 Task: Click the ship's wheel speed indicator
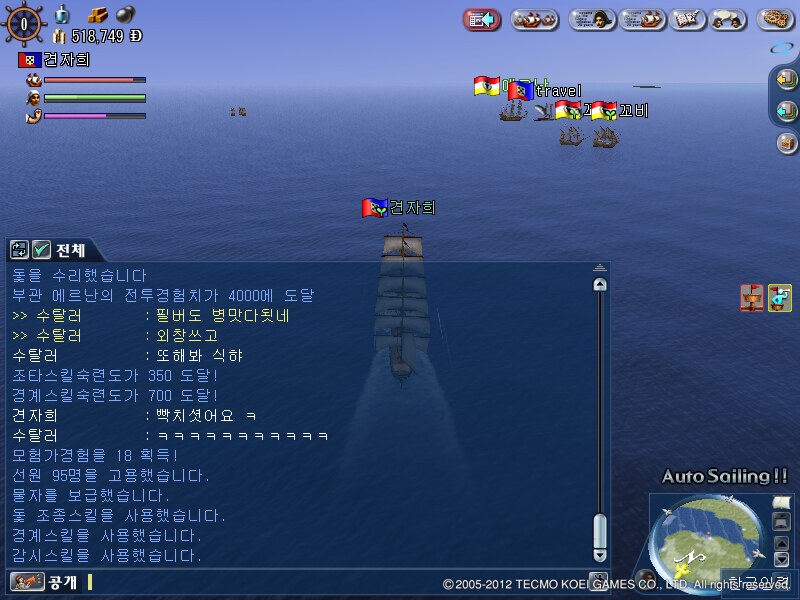click(x=24, y=22)
